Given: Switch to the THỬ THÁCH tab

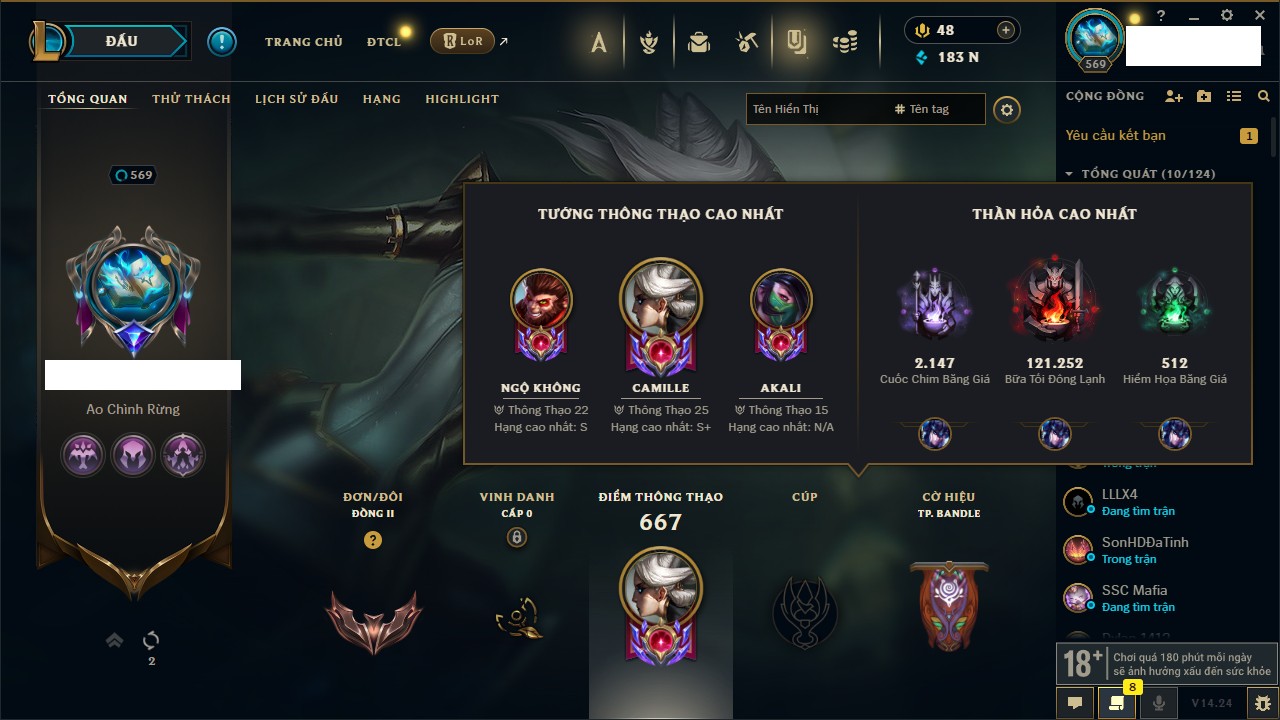Looking at the screenshot, I should [x=191, y=99].
